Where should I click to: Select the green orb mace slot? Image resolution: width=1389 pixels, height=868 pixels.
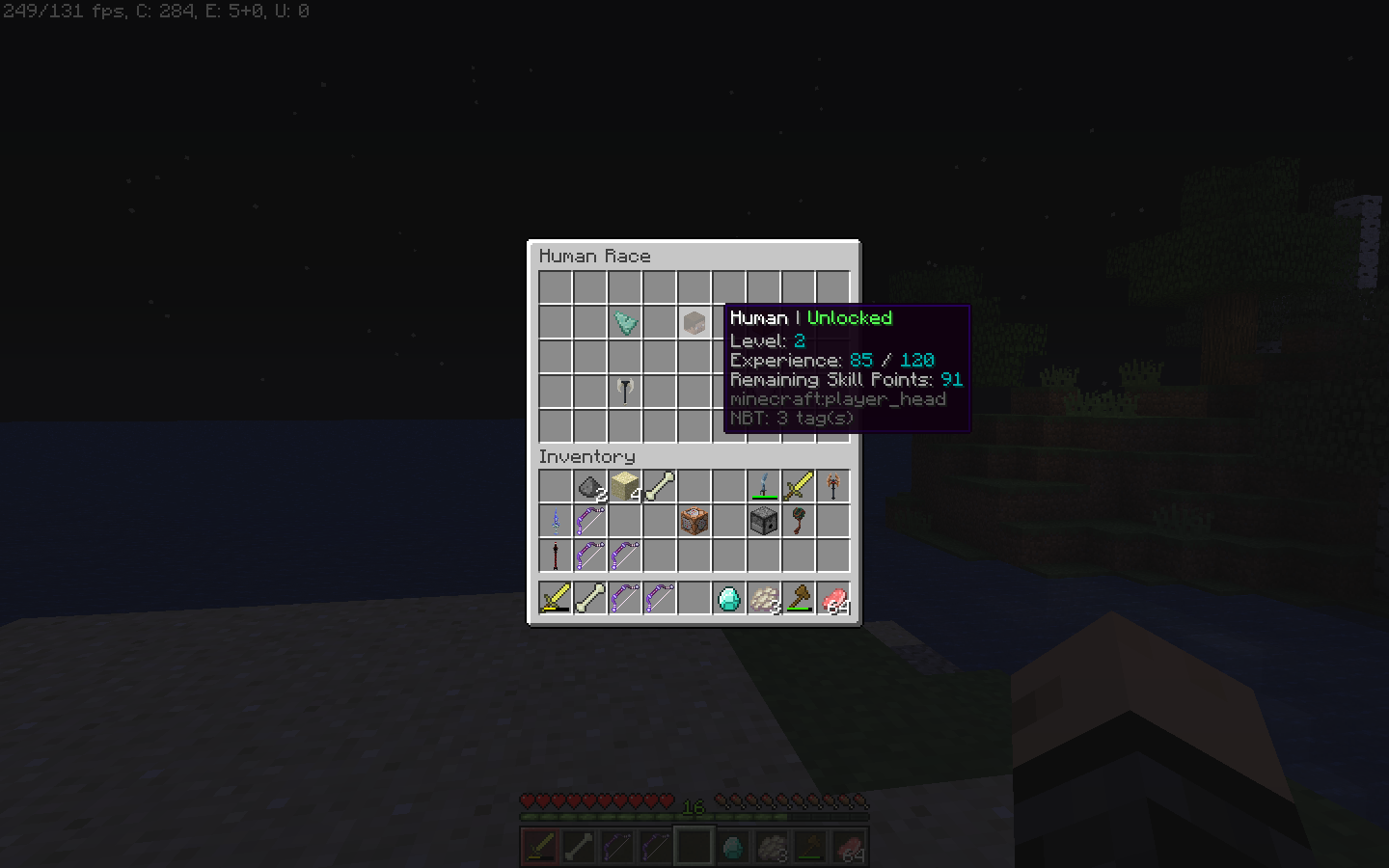(798, 522)
